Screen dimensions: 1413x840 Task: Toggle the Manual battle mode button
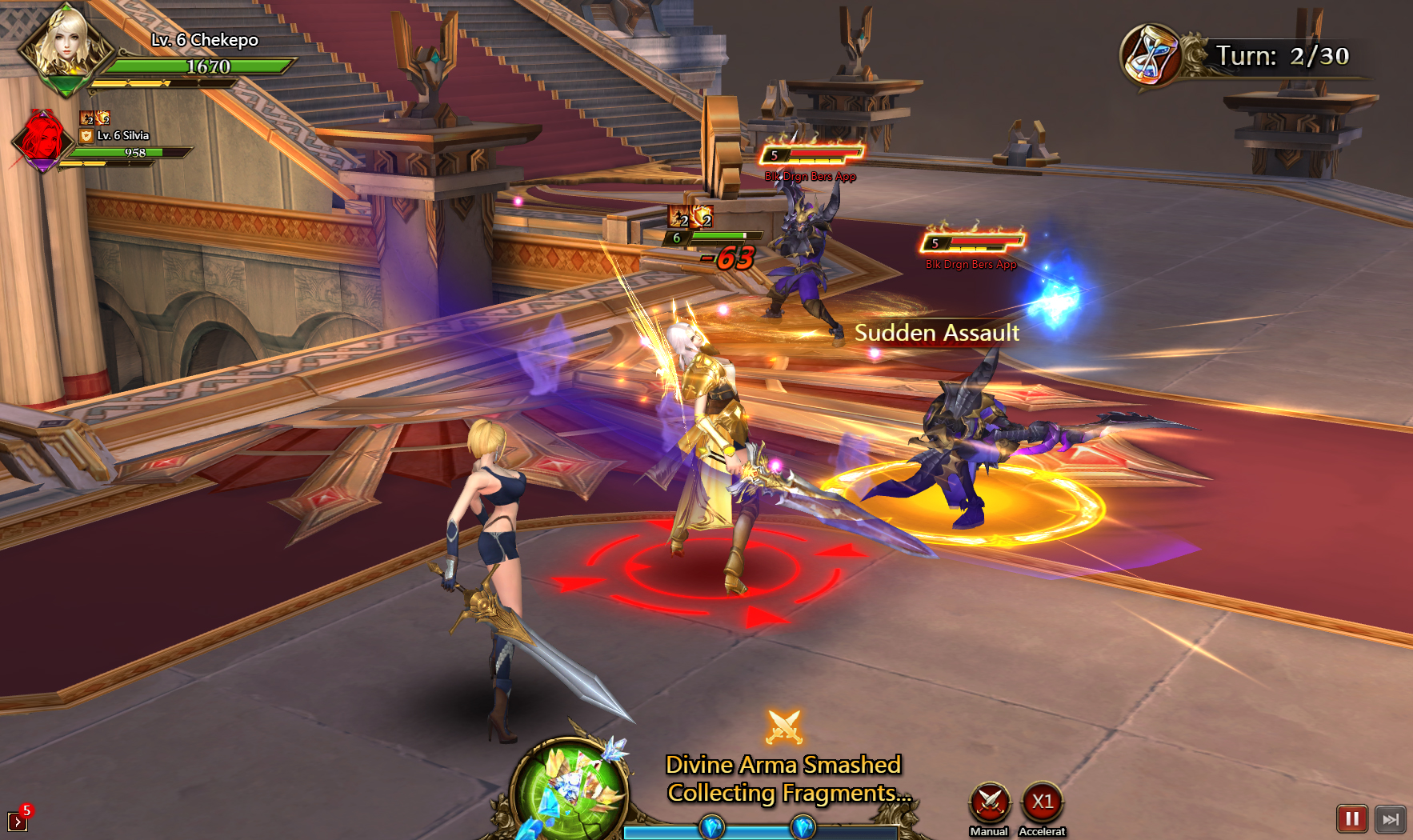[x=990, y=802]
